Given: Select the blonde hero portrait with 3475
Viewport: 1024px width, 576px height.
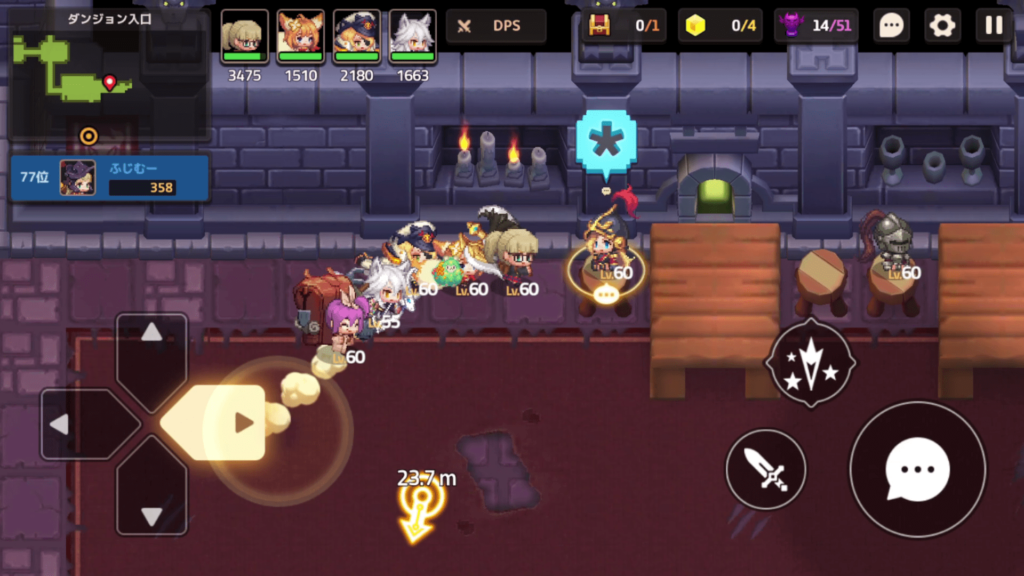Looking at the screenshot, I should (244, 37).
